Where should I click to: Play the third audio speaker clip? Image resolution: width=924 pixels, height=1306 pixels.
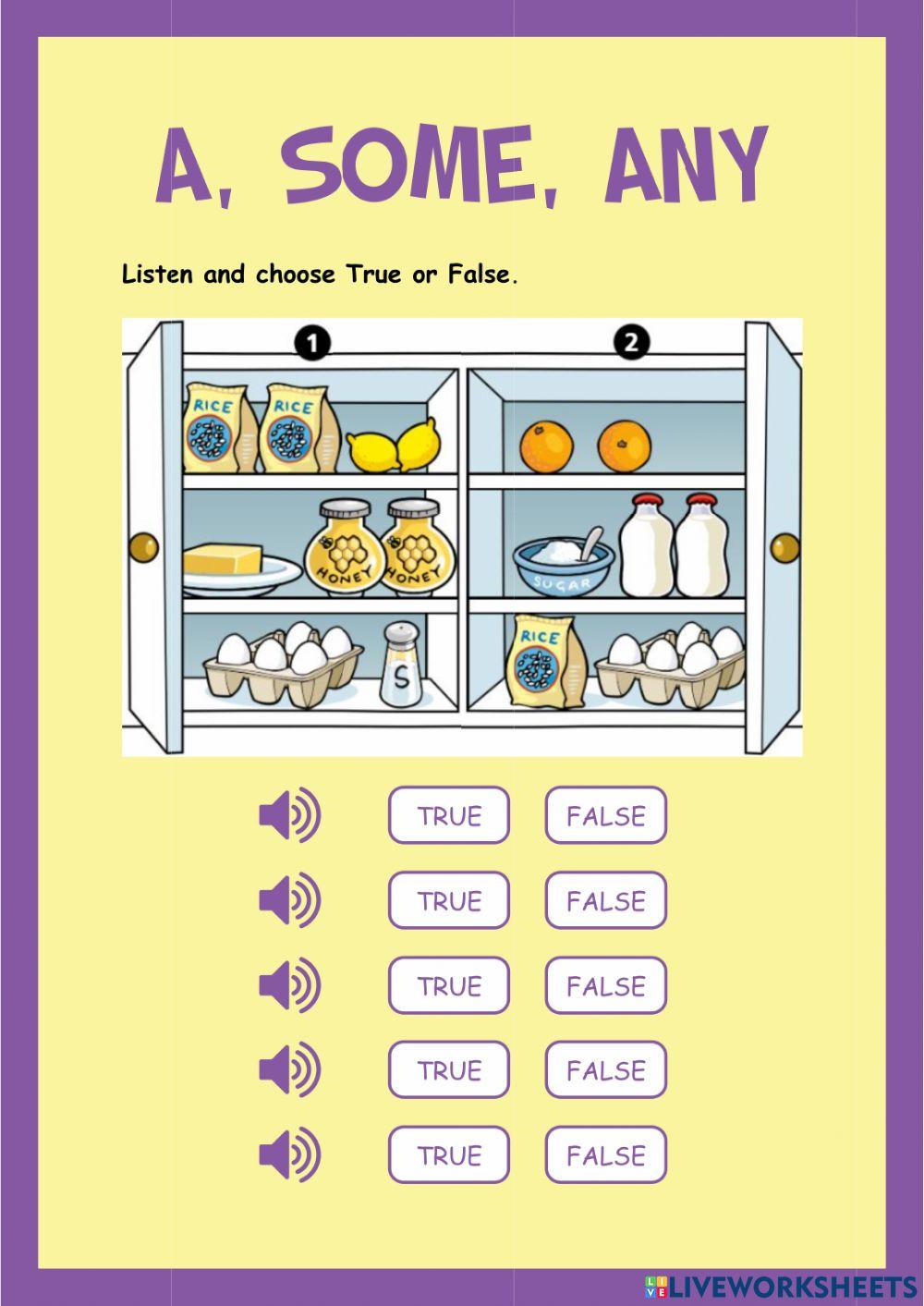289,985
